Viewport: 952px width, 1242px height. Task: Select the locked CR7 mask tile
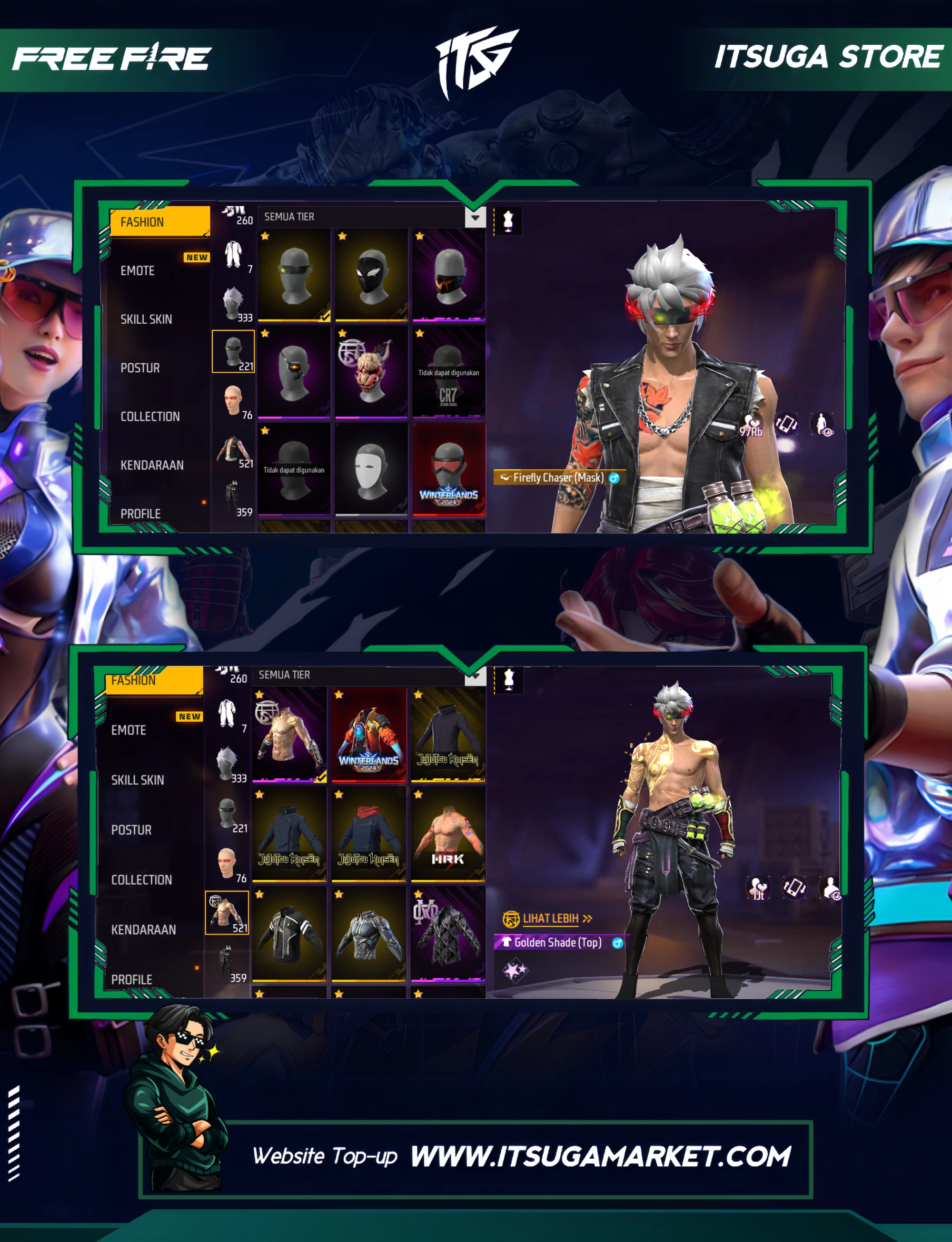(x=449, y=372)
